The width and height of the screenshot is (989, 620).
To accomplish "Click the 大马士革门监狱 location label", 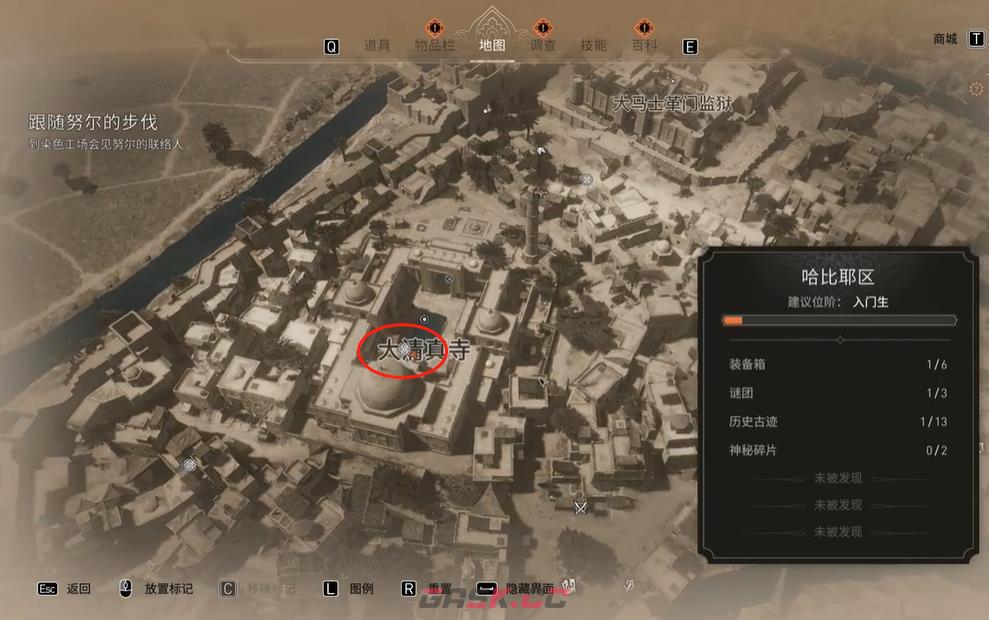I will click(668, 102).
